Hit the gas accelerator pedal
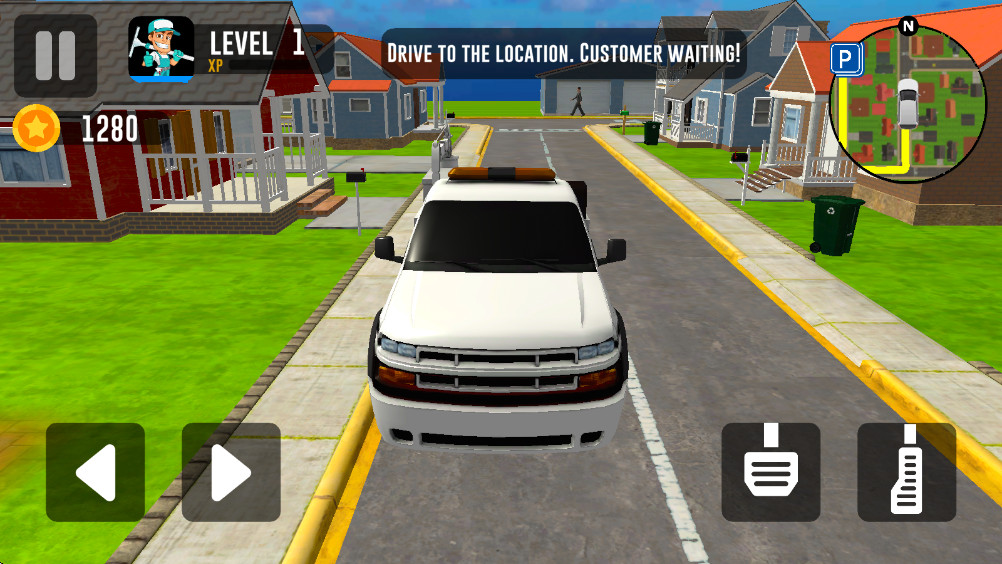 [x=907, y=472]
